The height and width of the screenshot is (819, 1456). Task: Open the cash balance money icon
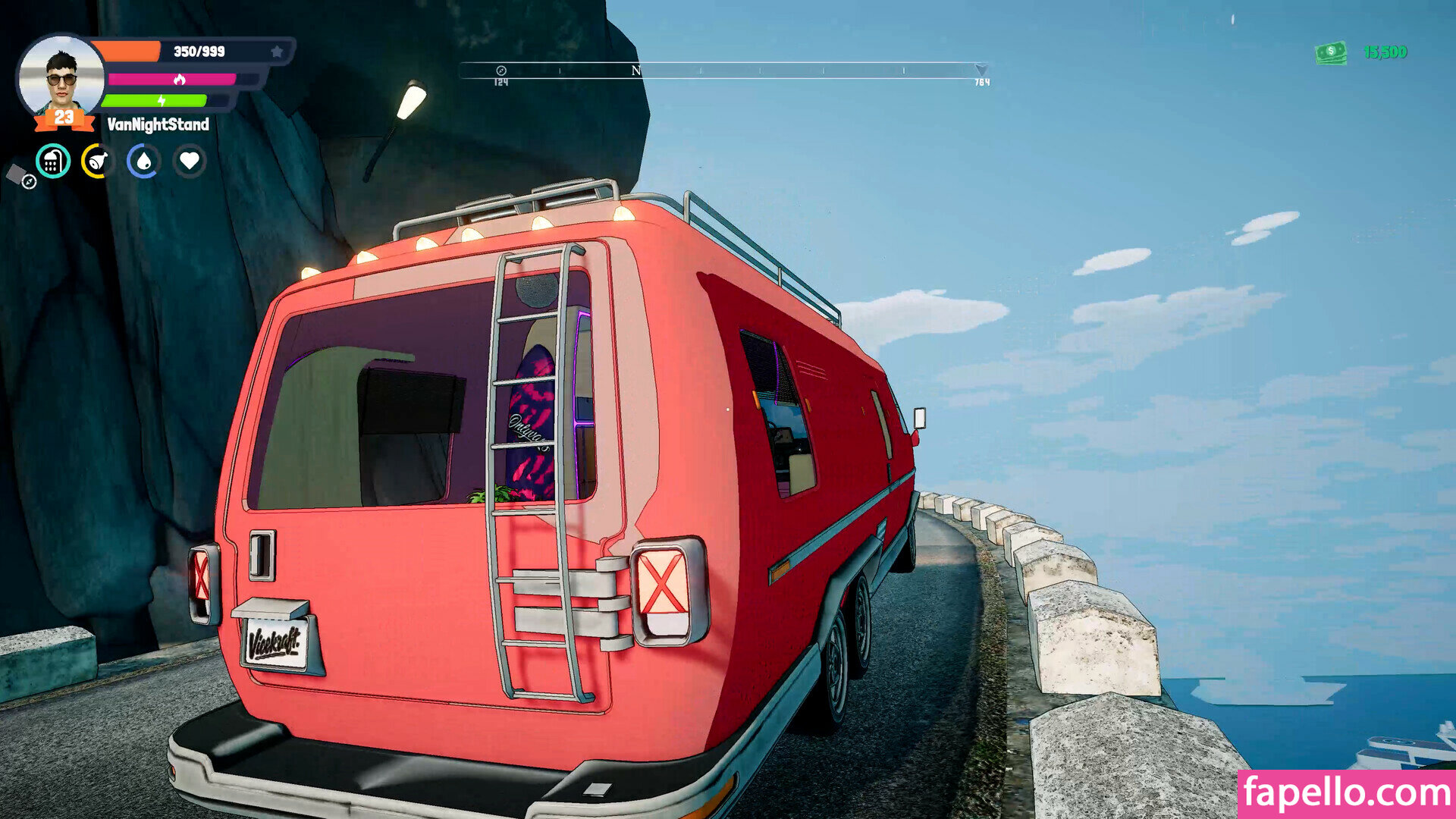pos(1331,52)
